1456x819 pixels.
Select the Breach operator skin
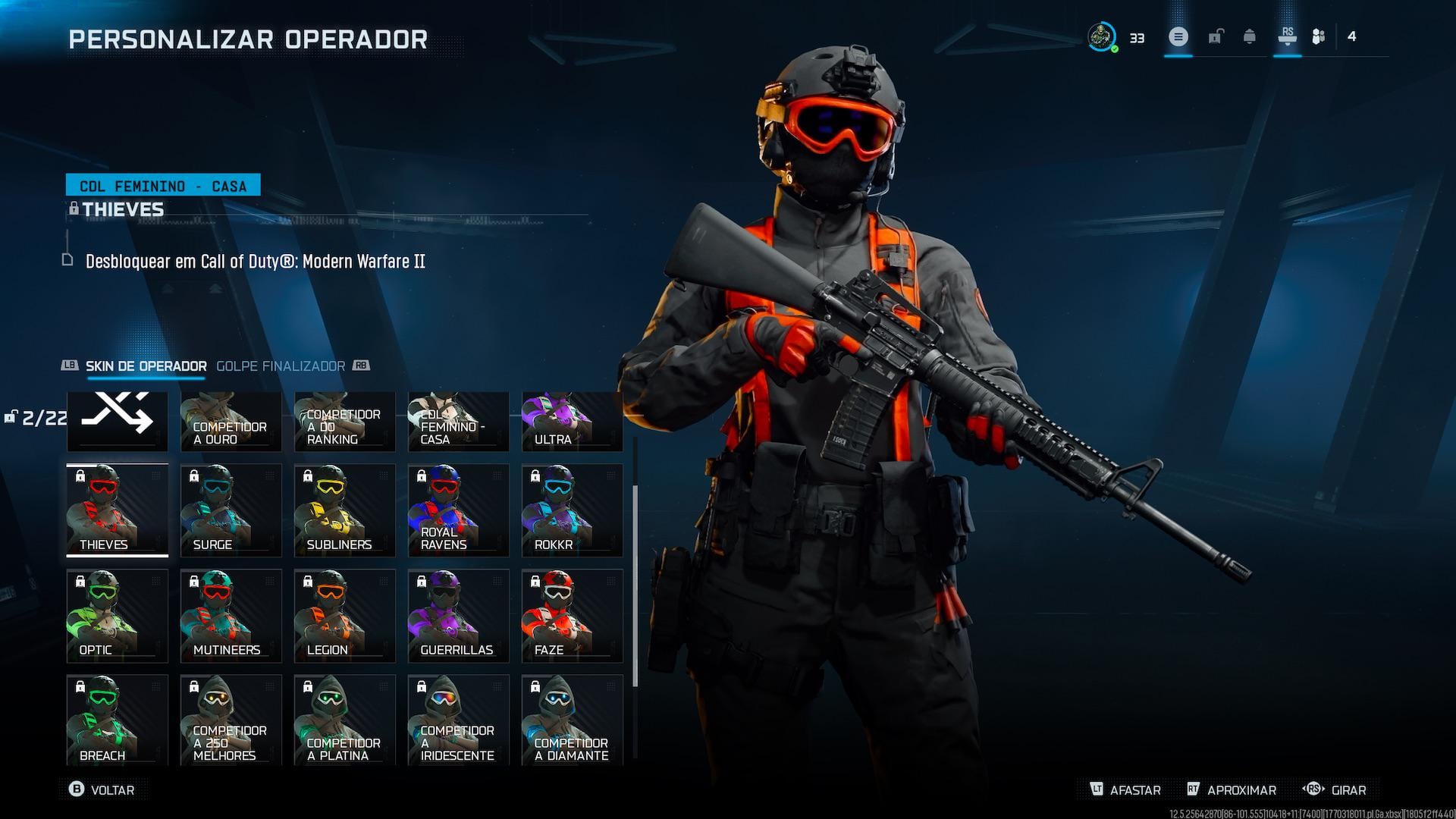[x=118, y=719]
